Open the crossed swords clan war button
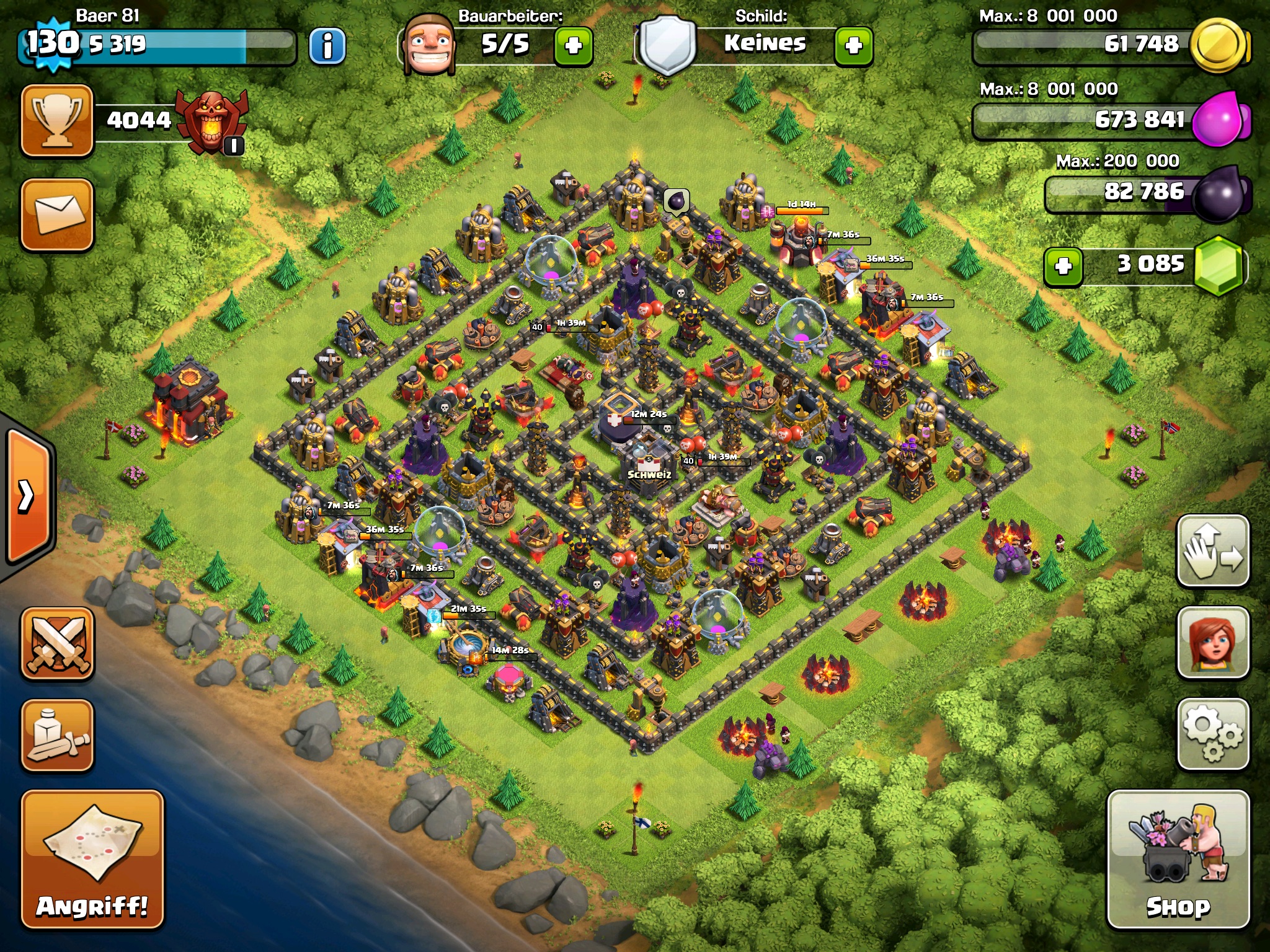This screenshot has width=1270, height=952. click(x=57, y=643)
